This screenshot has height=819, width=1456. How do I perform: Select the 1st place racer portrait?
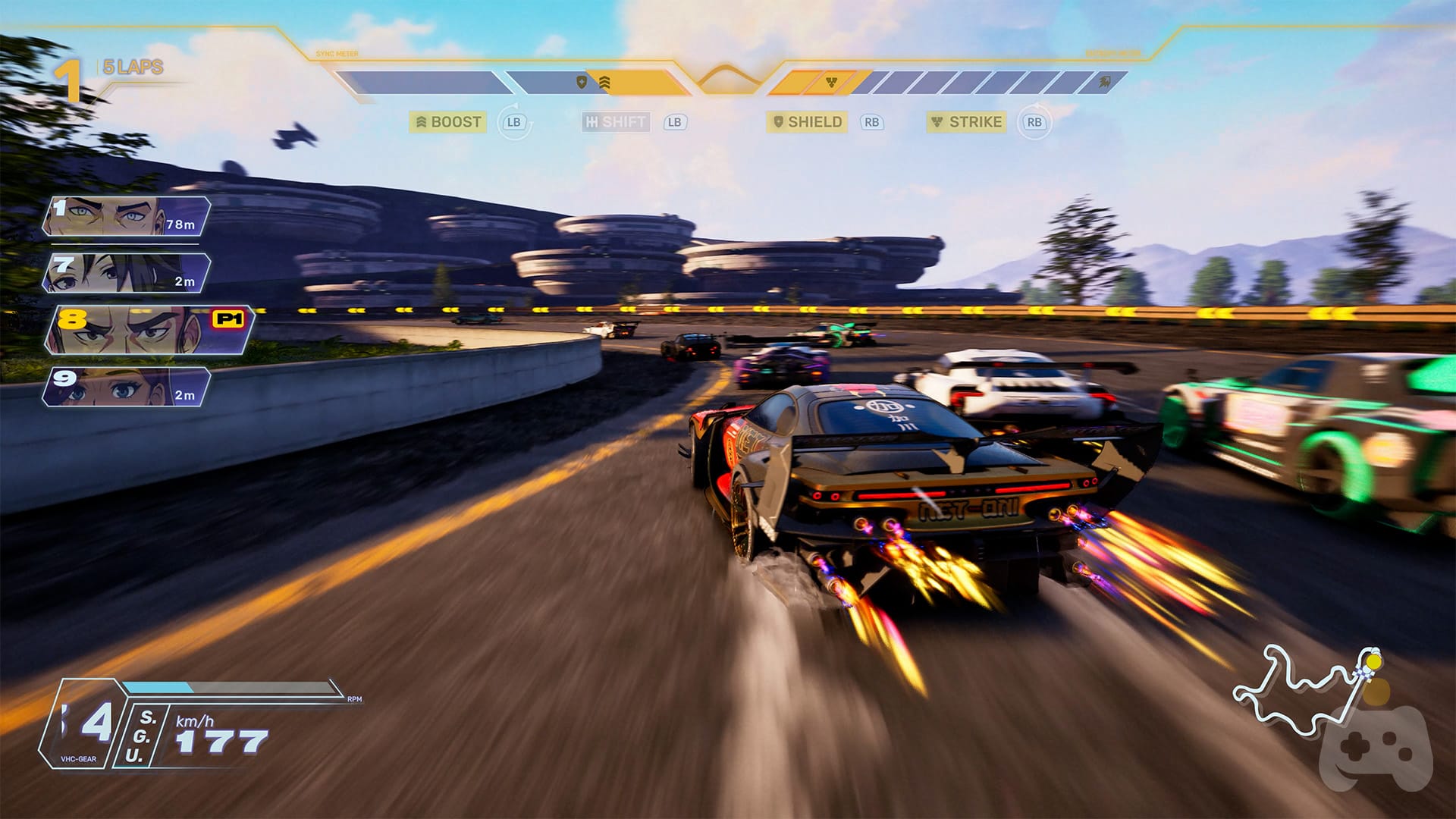(x=127, y=216)
